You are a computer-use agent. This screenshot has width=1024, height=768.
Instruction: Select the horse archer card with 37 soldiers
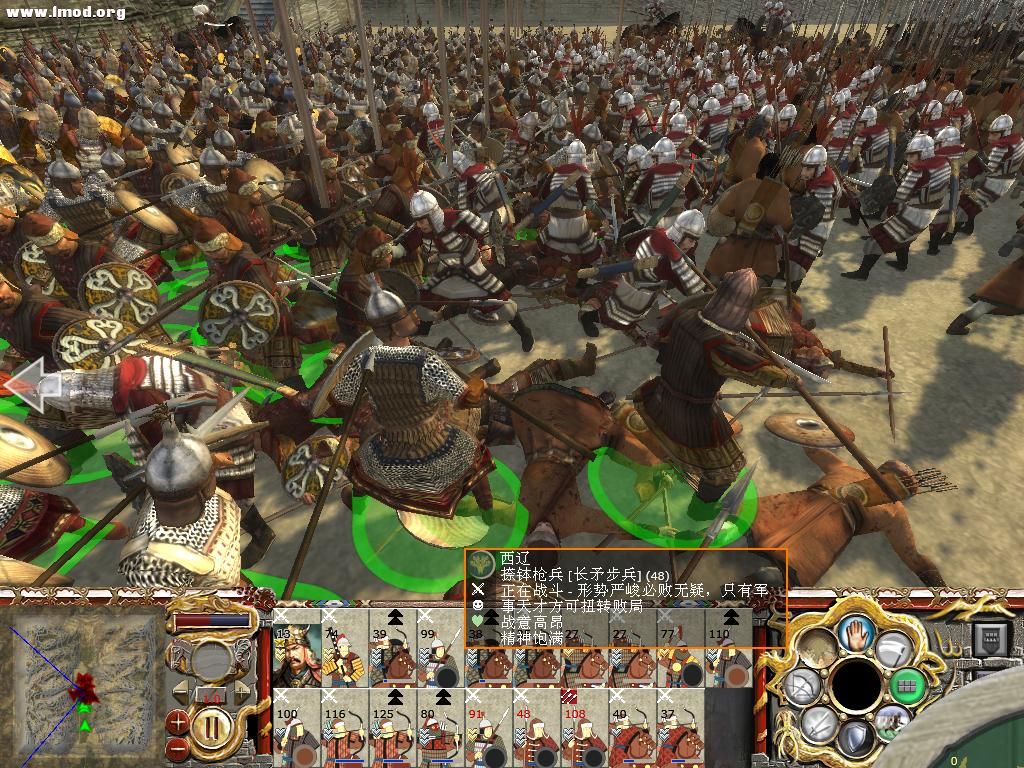[680, 727]
